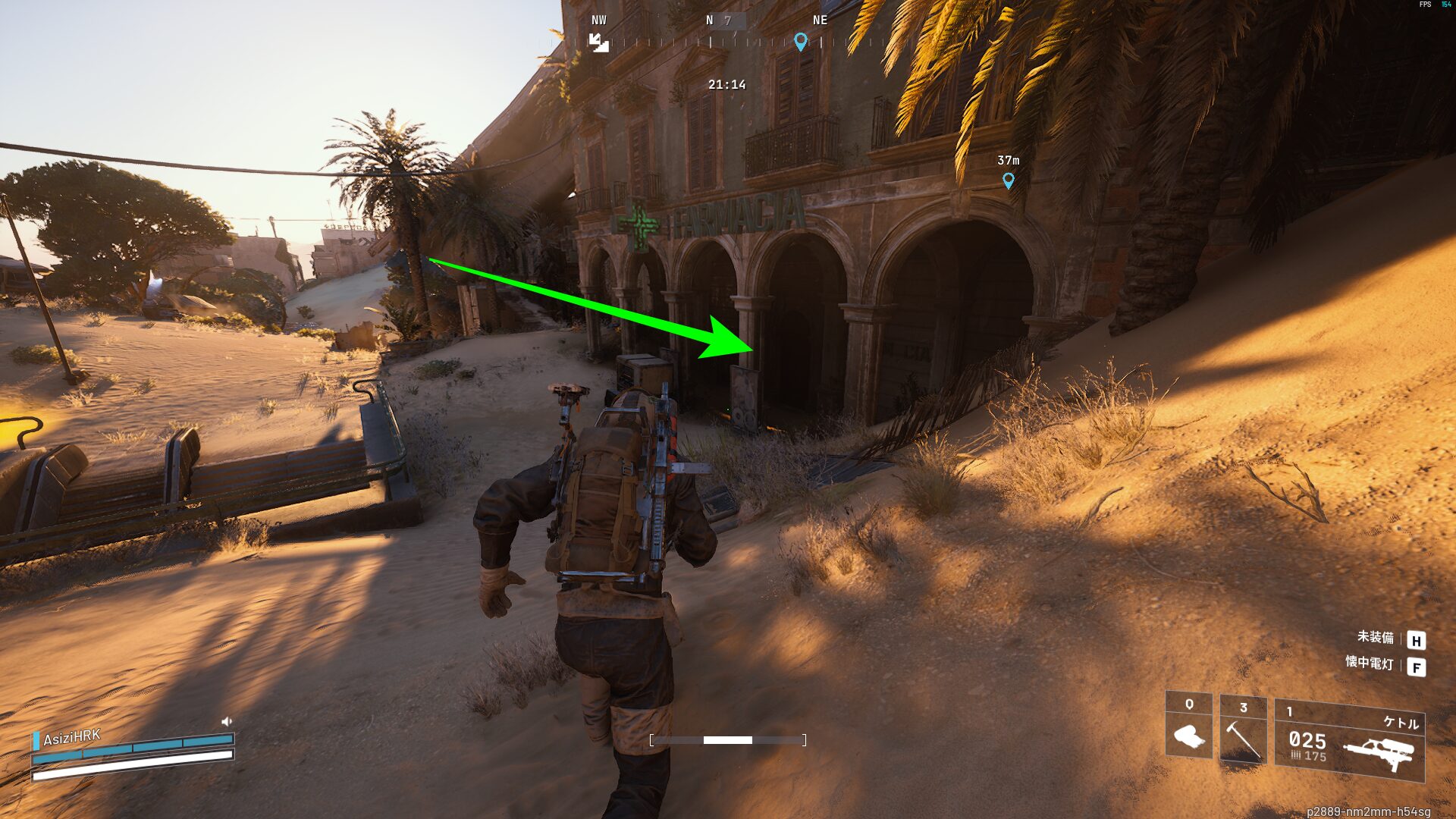1456x819 pixels.
Task: Select the 37m blue objective marker
Action: pos(1008,180)
